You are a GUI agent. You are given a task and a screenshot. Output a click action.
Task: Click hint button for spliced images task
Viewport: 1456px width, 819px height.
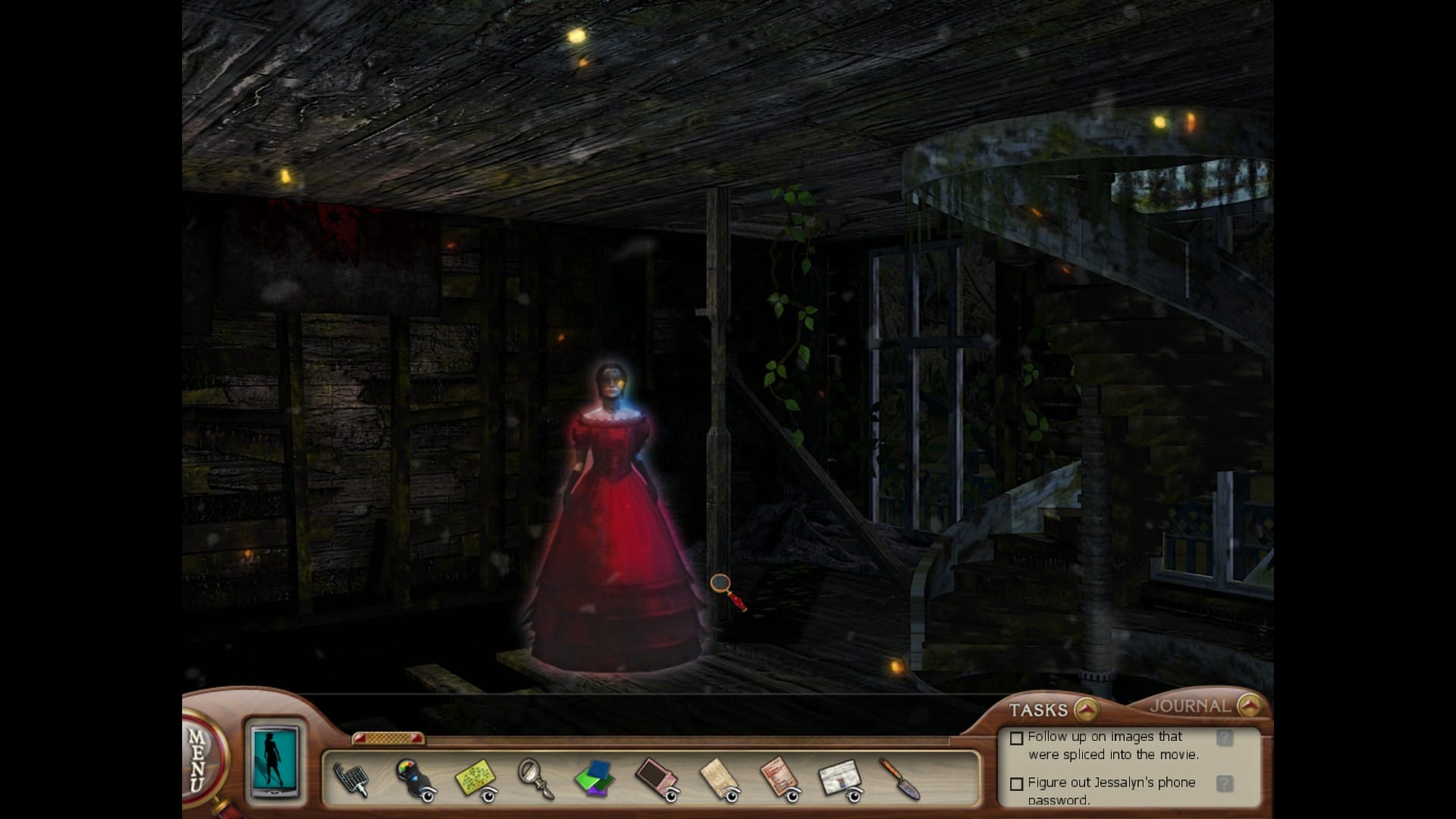click(1224, 738)
